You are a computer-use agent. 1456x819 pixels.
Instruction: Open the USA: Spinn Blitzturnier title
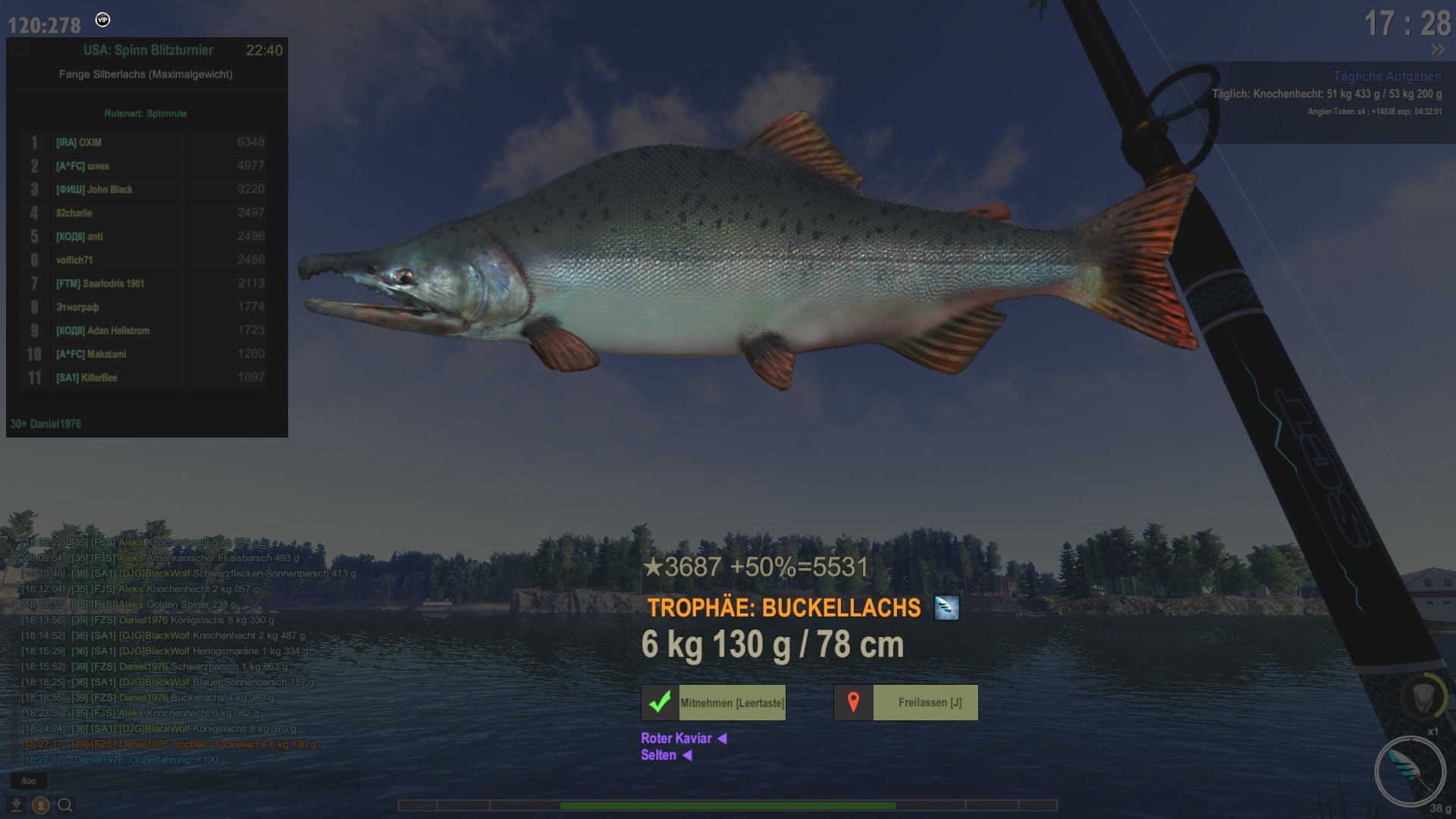[x=149, y=50]
